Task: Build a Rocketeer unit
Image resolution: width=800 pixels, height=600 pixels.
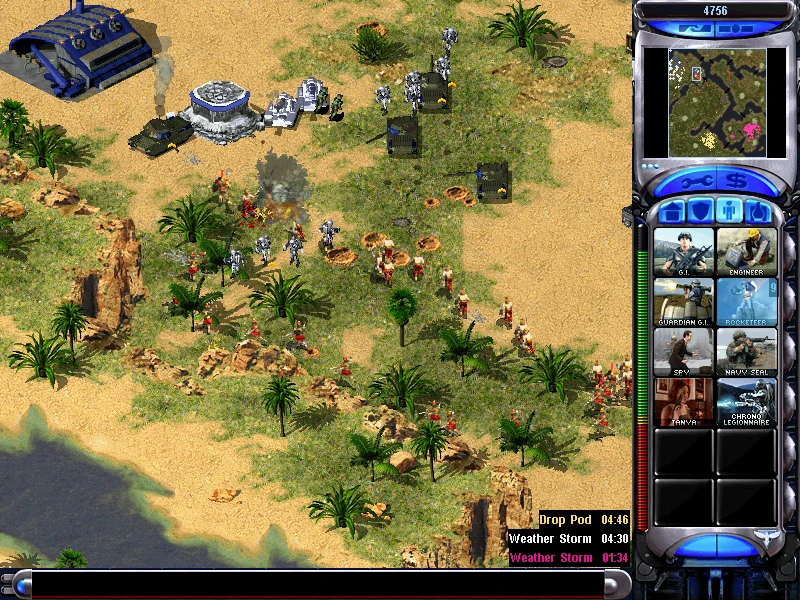Action: [746, 301]
